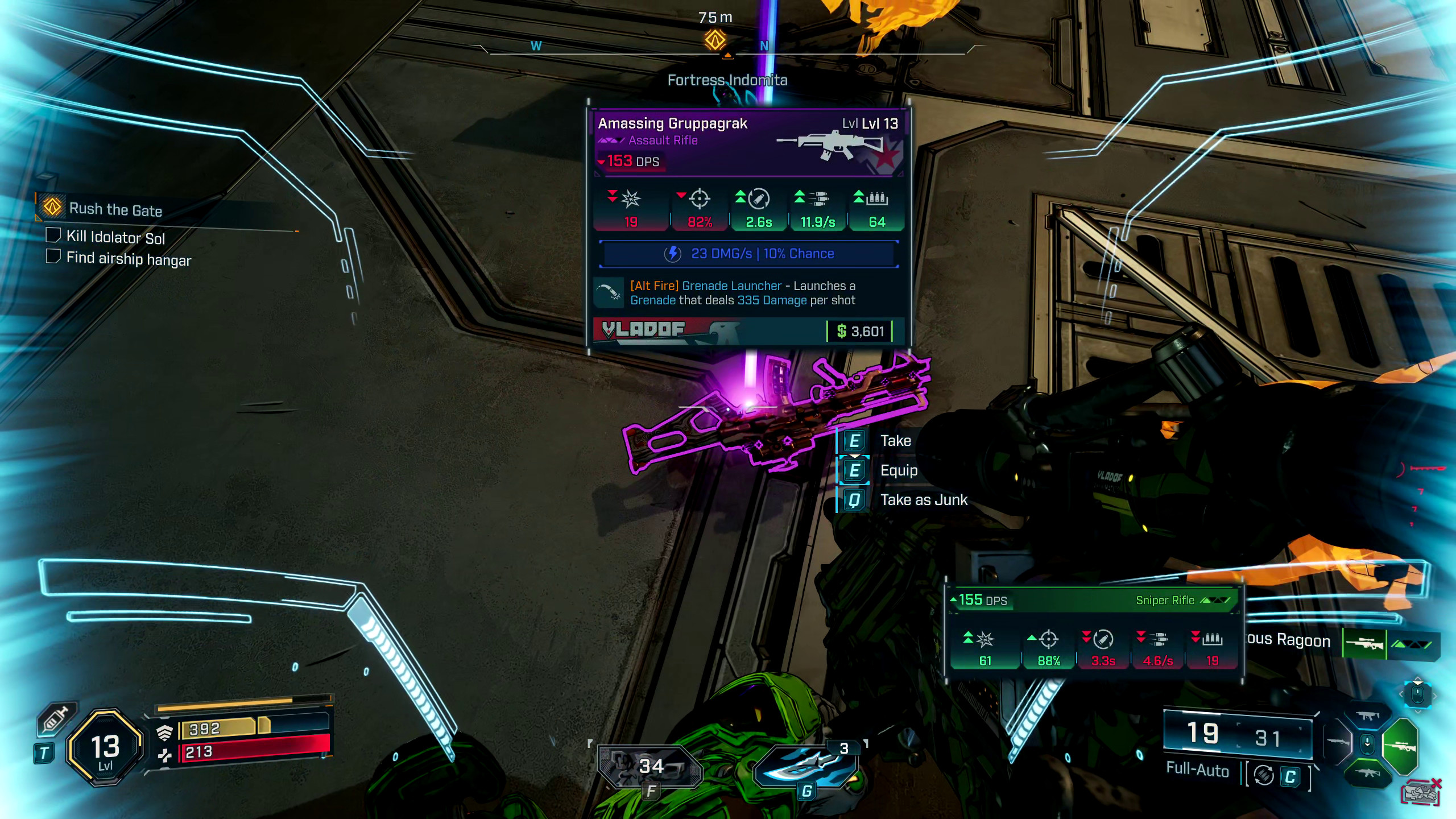Click the Amassing Gruppagrak weapon thumbnail
This screenshot has height=819, width=1456.
pyautogui.click(x=836, y=146)
